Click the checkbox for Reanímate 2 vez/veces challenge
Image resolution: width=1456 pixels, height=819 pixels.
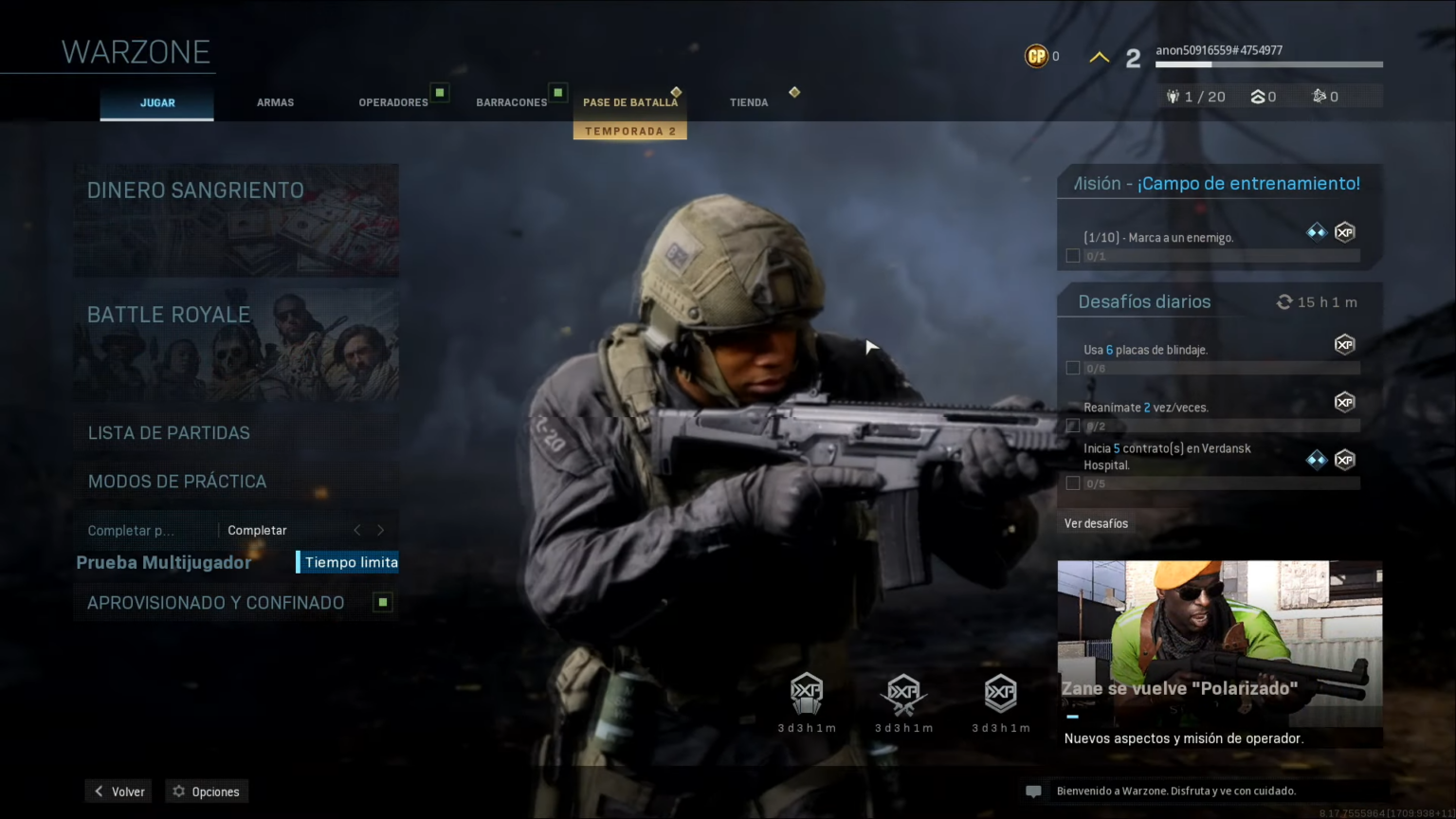point(1072,426)
